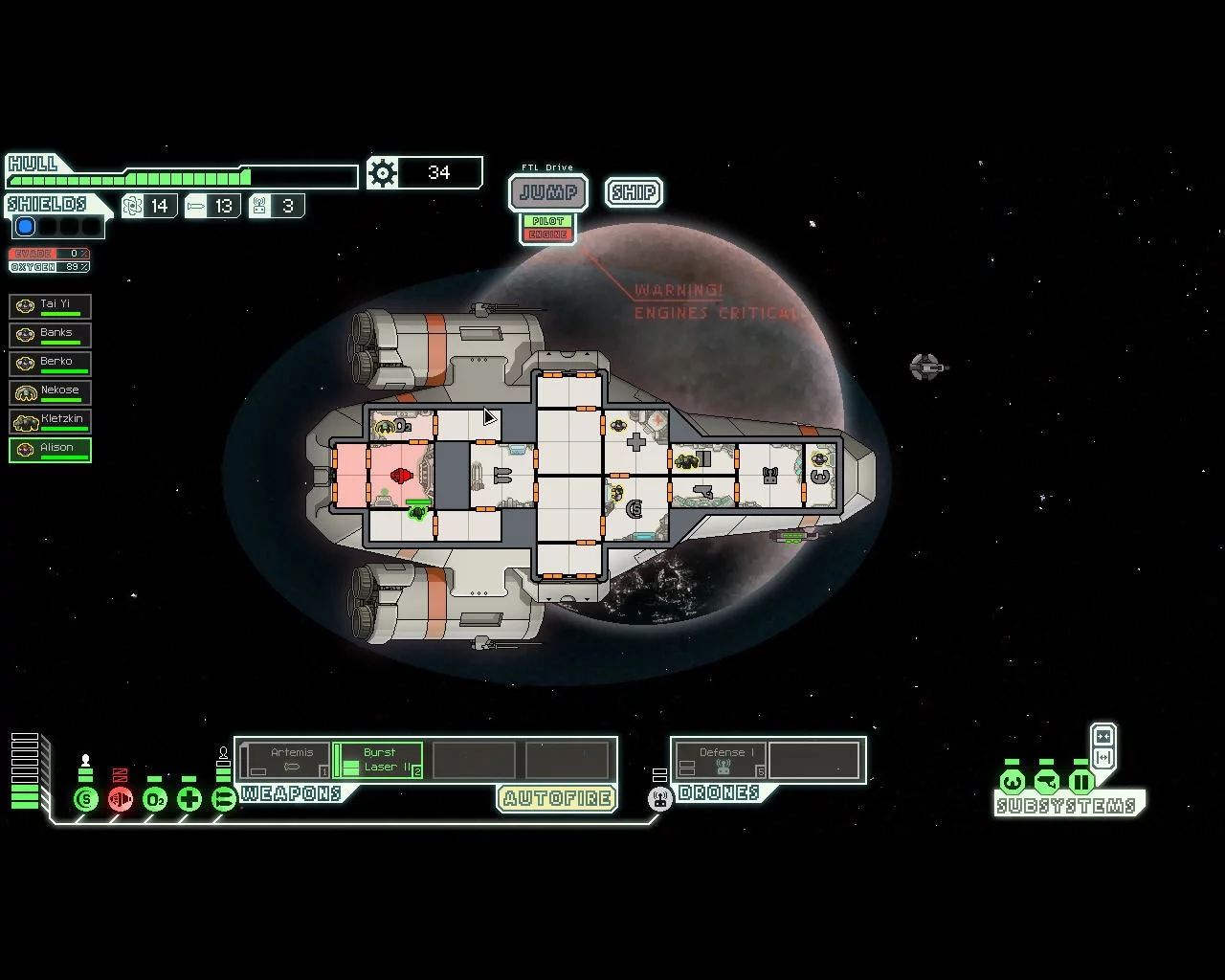Click the damaged red engines system icon
1225x980 pixels.
pos(121,799)
